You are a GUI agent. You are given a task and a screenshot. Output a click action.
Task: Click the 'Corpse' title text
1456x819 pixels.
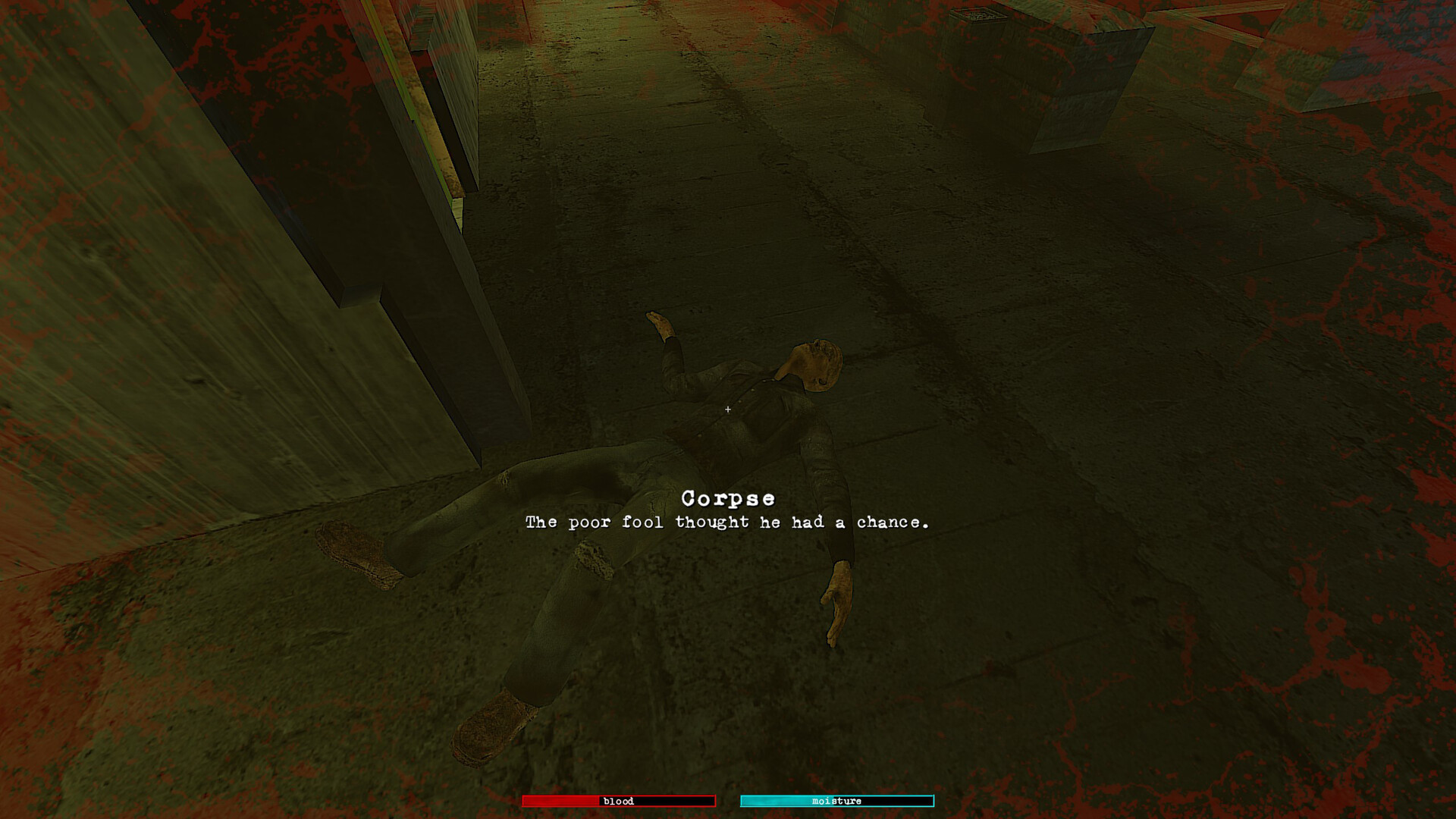pyautogui.click(x=728, y=498)
